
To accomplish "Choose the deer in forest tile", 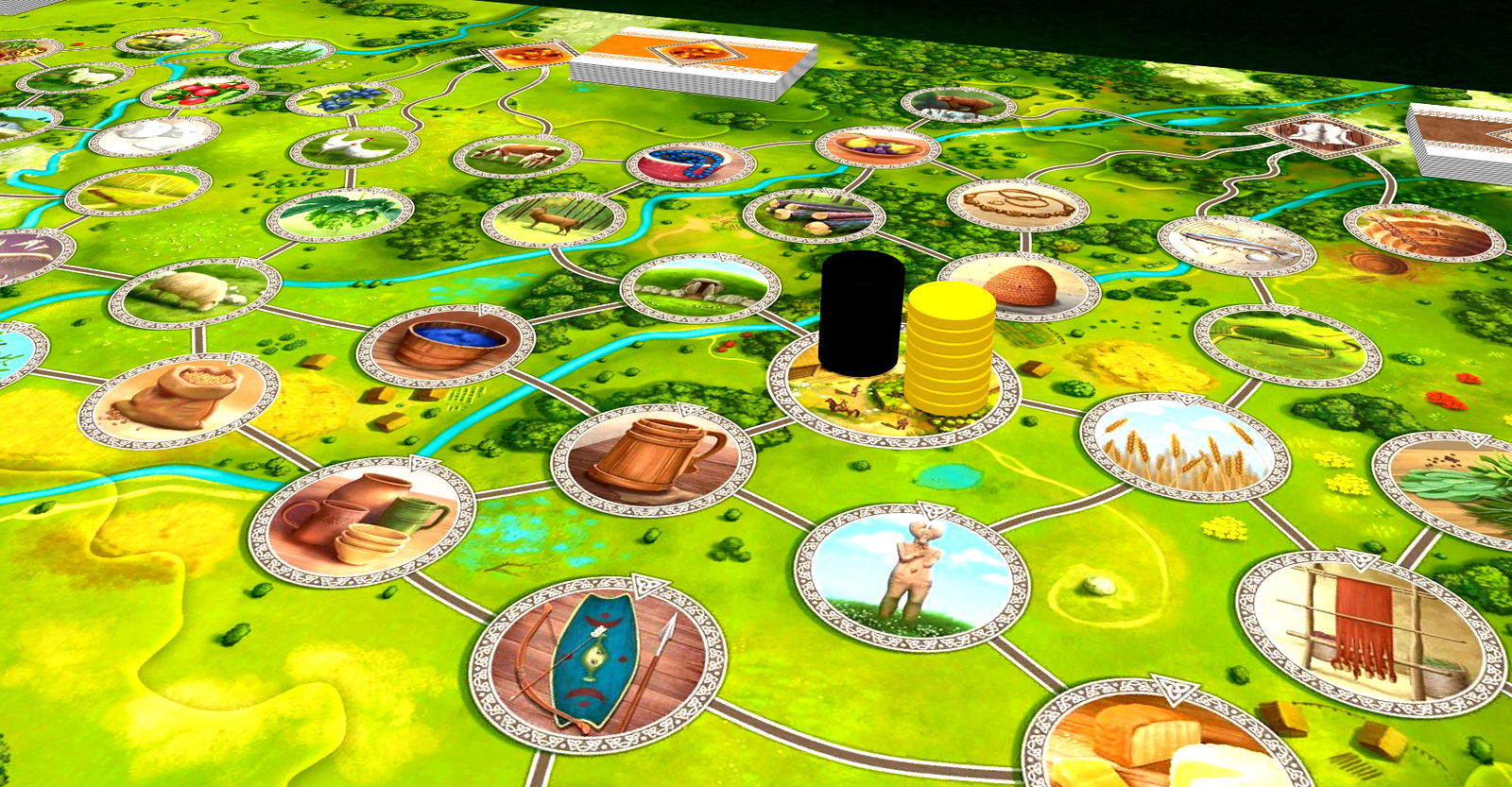I will 554,219.
